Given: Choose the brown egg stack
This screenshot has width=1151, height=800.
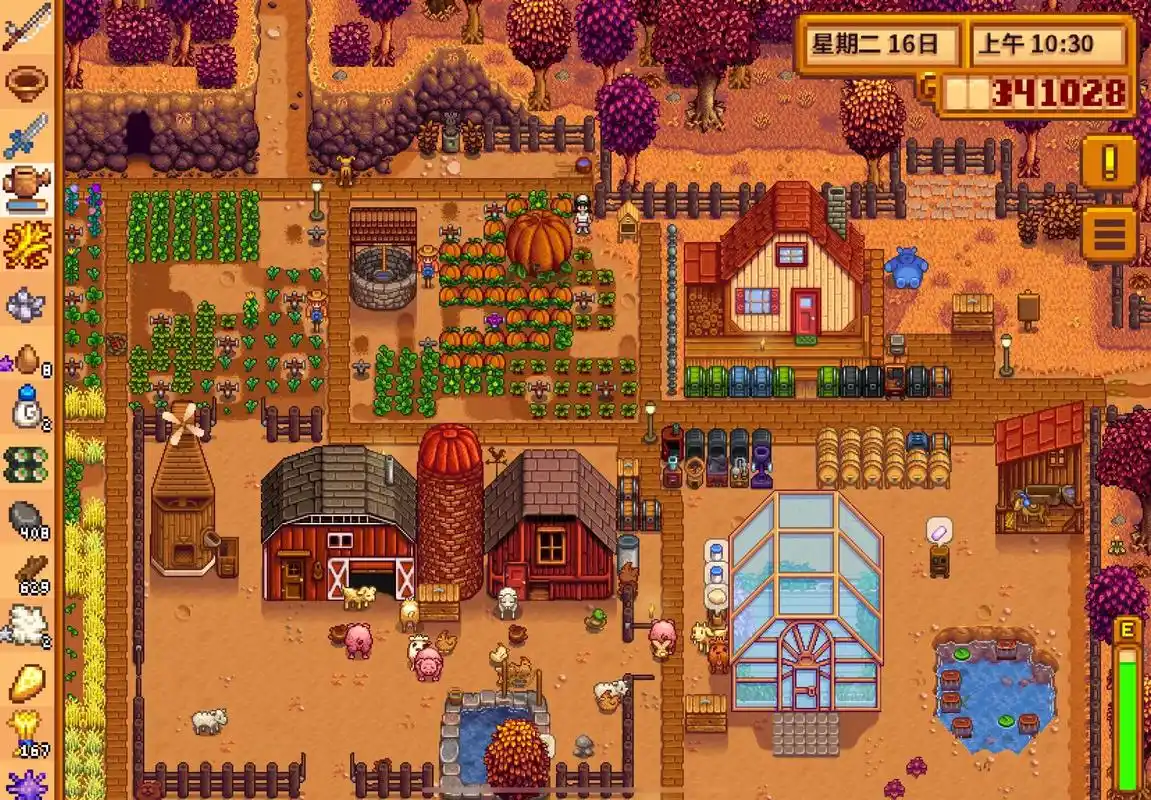Looking at the screenshot, I should (x=26, y=358).
